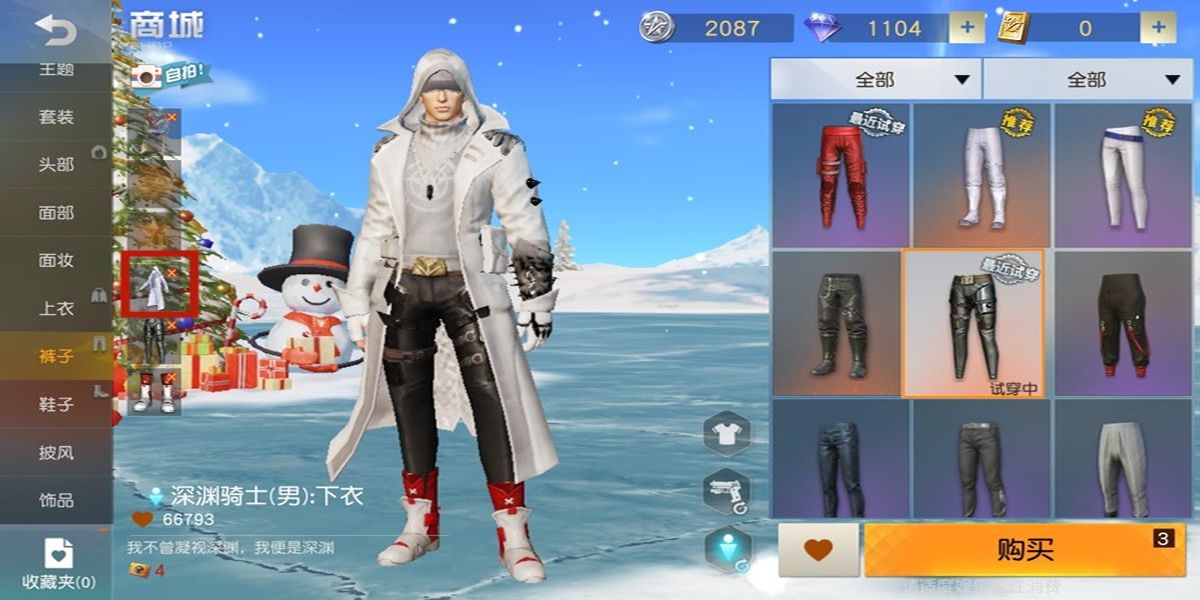Toggle the pistol weapon display icon

727,491
